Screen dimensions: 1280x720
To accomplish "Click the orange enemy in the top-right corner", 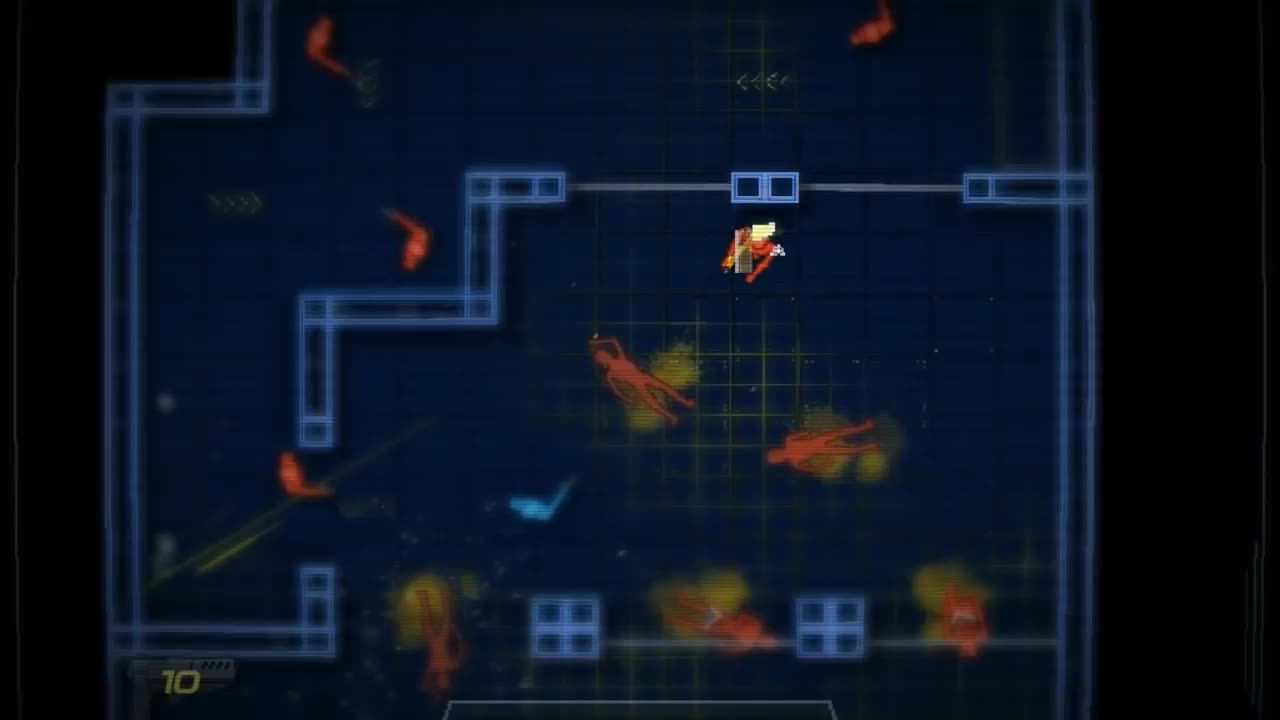I will [x=872, y=25].
